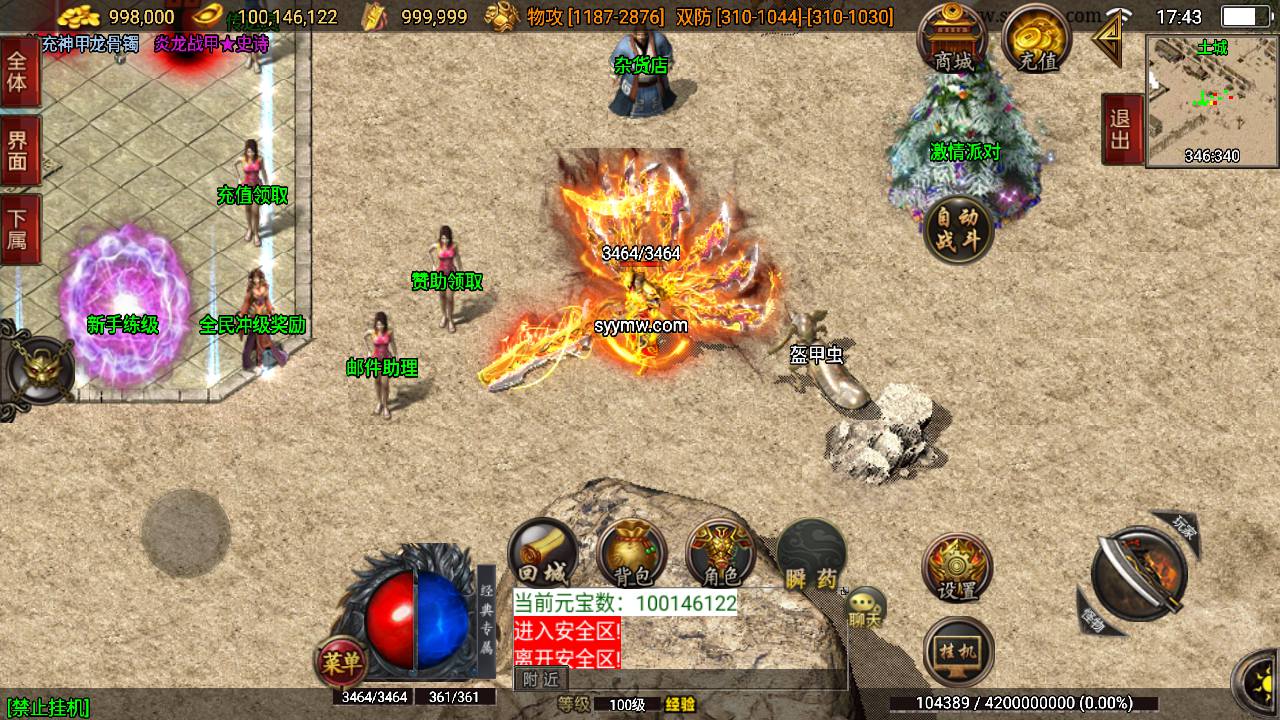Select the 附近 nearby chat channel
The height and width of the screenshot is (720, 1280).
click(x=541, y=679)
